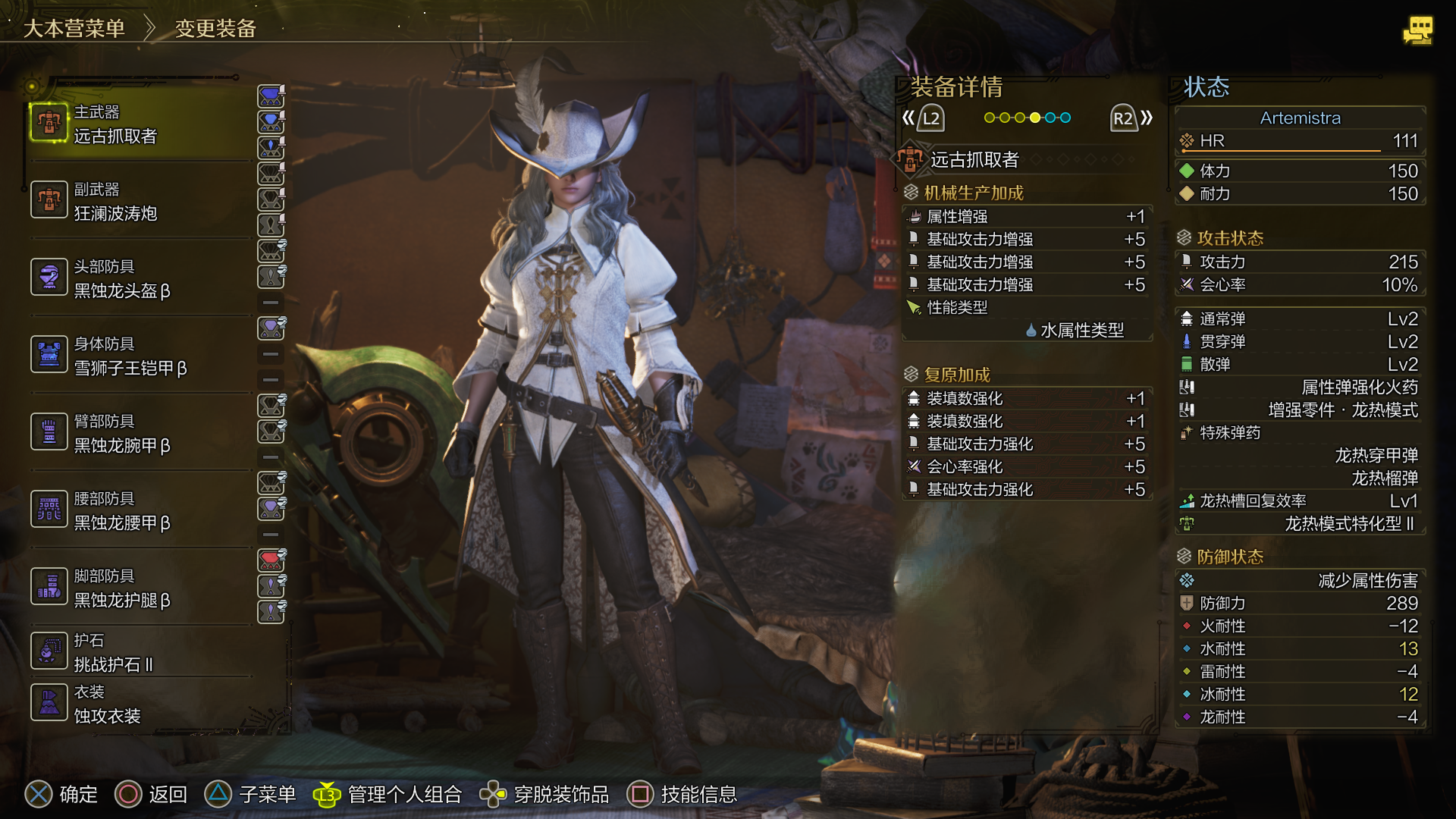Select the active yellow page indicator dot

tap(1034, 118)
